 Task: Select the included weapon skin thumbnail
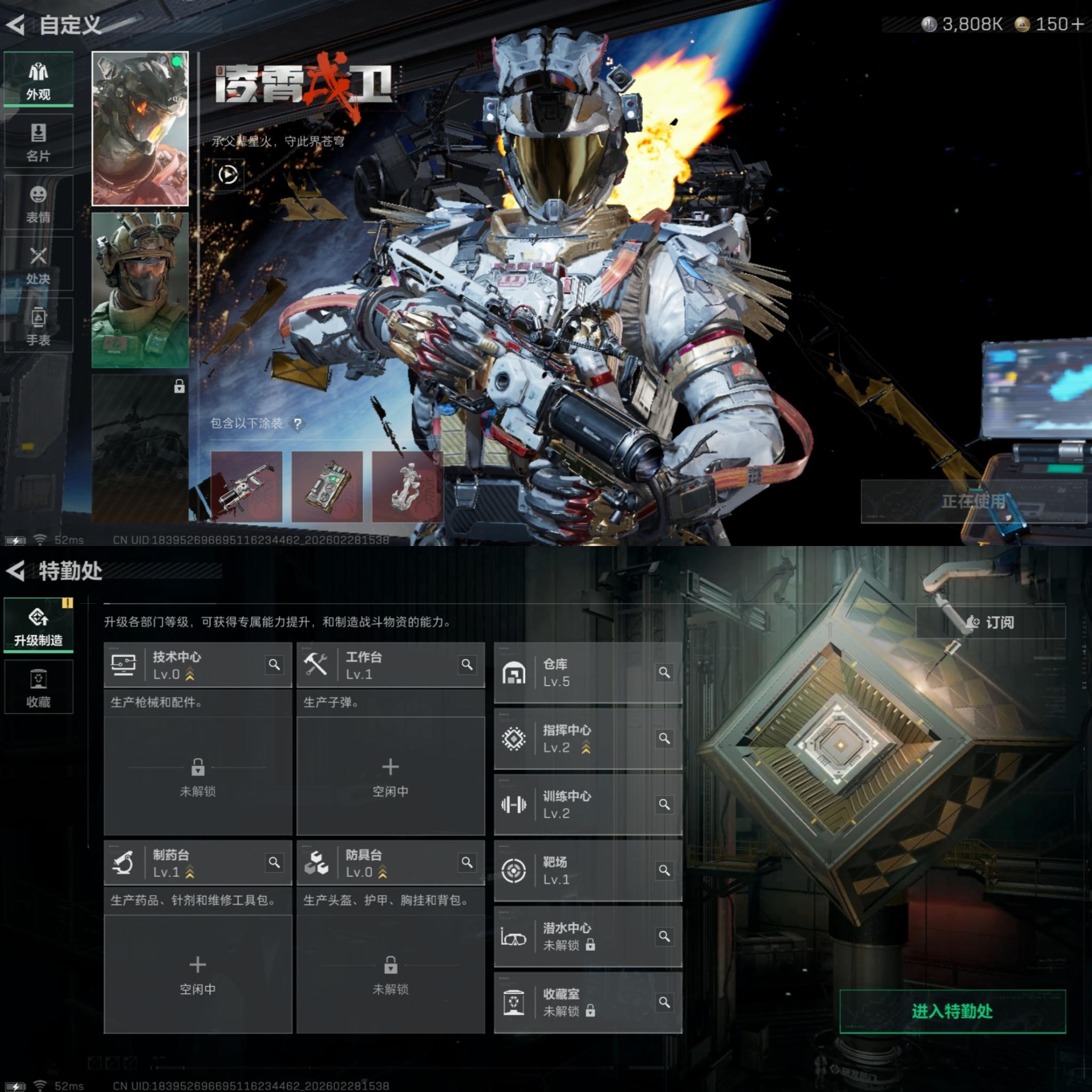tap(246, 486)
